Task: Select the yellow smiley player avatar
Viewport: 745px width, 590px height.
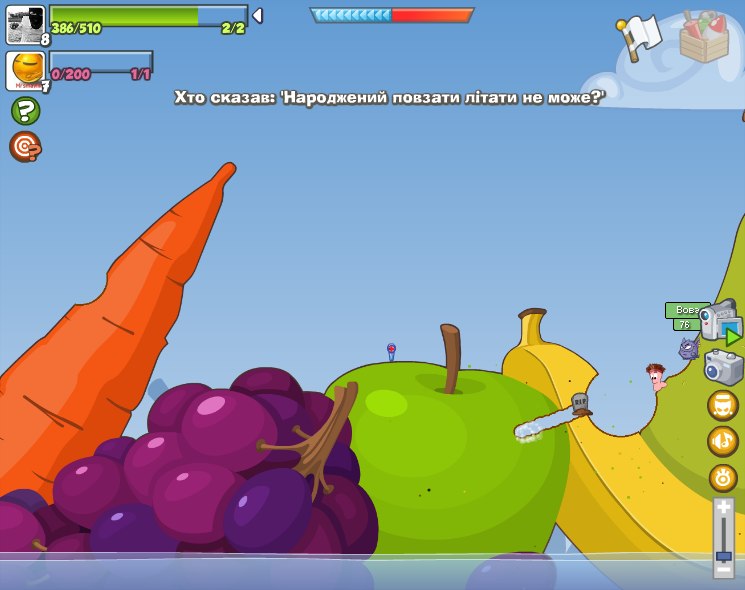Action: (25, 70)
